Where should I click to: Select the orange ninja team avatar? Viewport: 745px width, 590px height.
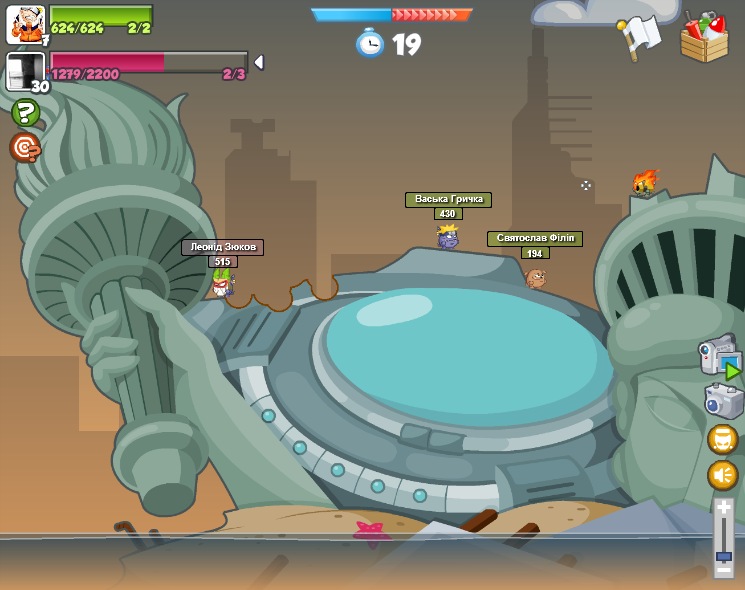(x=25, y=24)
